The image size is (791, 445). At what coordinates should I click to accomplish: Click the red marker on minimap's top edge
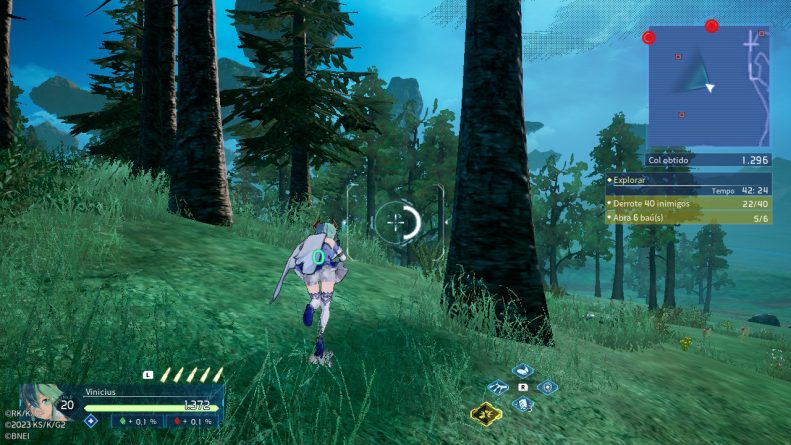click(x=712, y=26)
